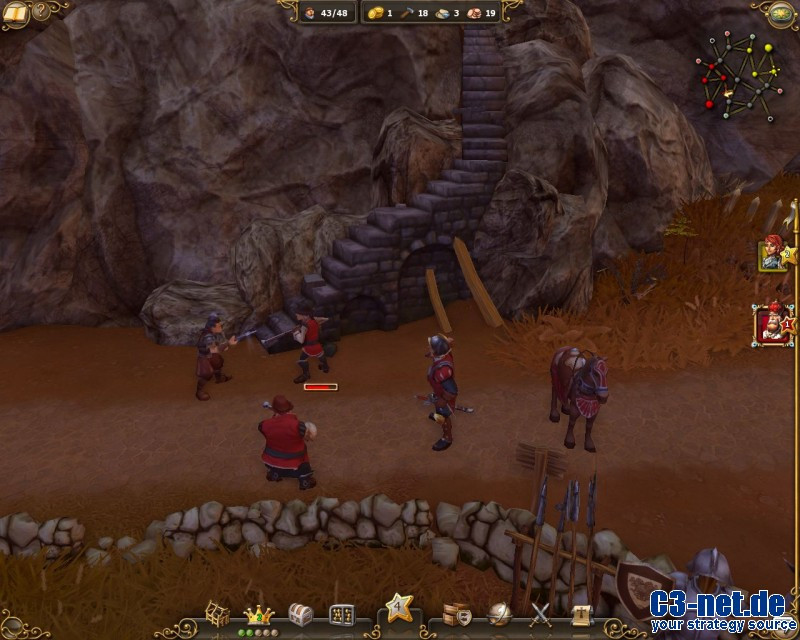Select the red-haired woman hero portrait
The width and height of the screenshot is (800, 640).
click(771, 253)
